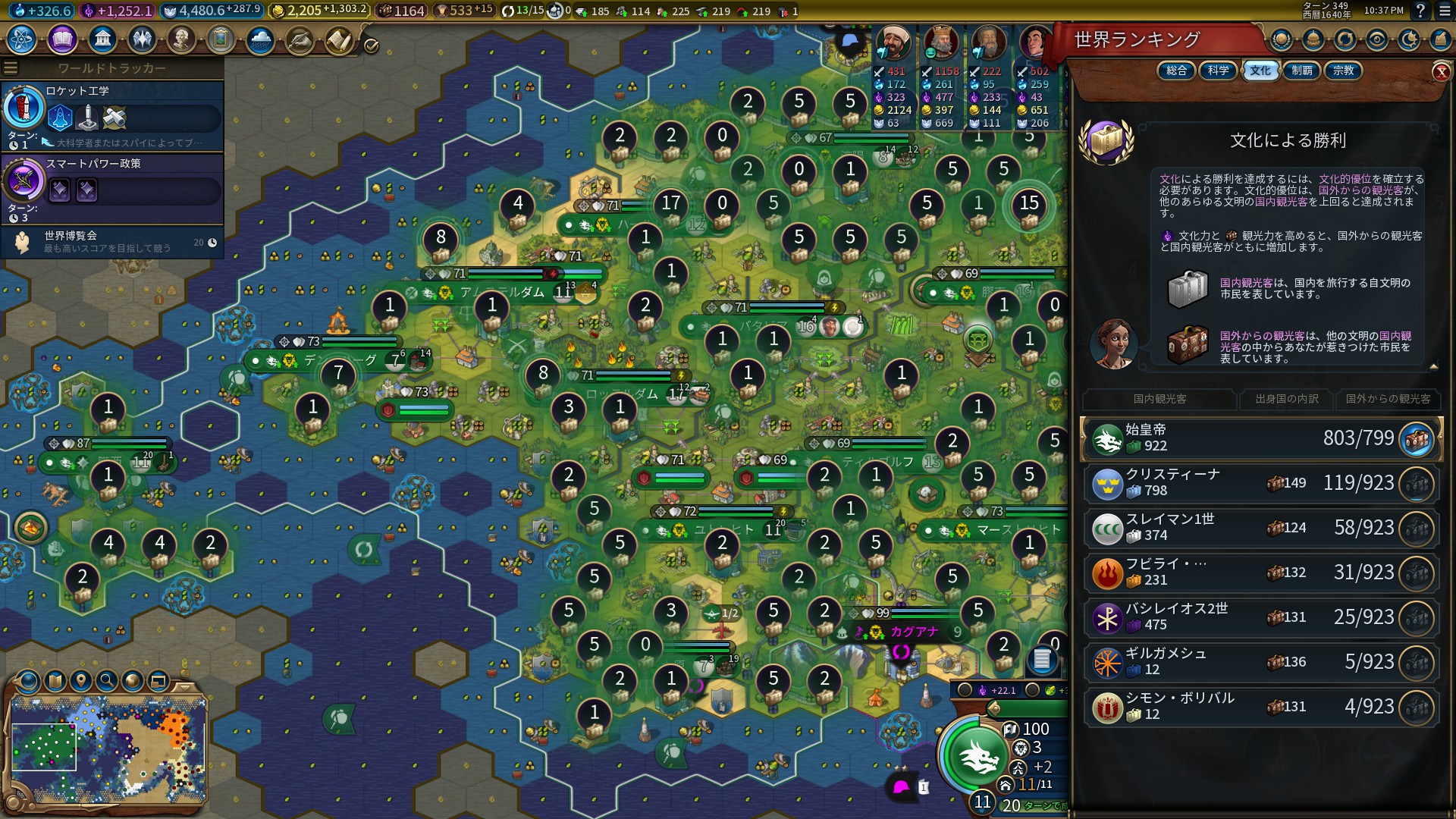Screen dimensions: 1456x819
Task: Toggle the map pin button above minimap
Action: point(81,680)
